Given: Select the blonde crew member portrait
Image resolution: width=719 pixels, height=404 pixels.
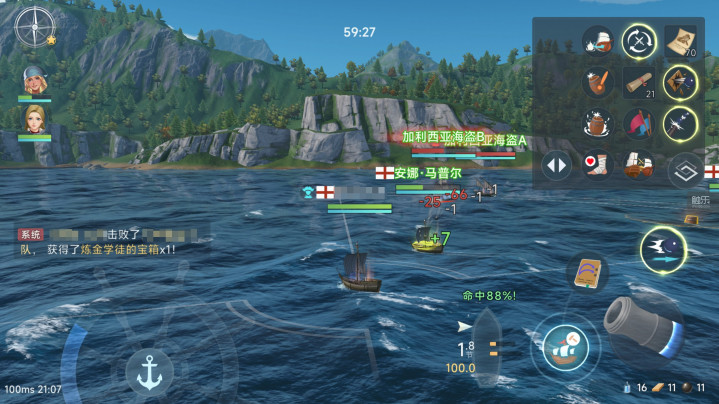Looking at the screenshot, I should (x=35, y=118).
